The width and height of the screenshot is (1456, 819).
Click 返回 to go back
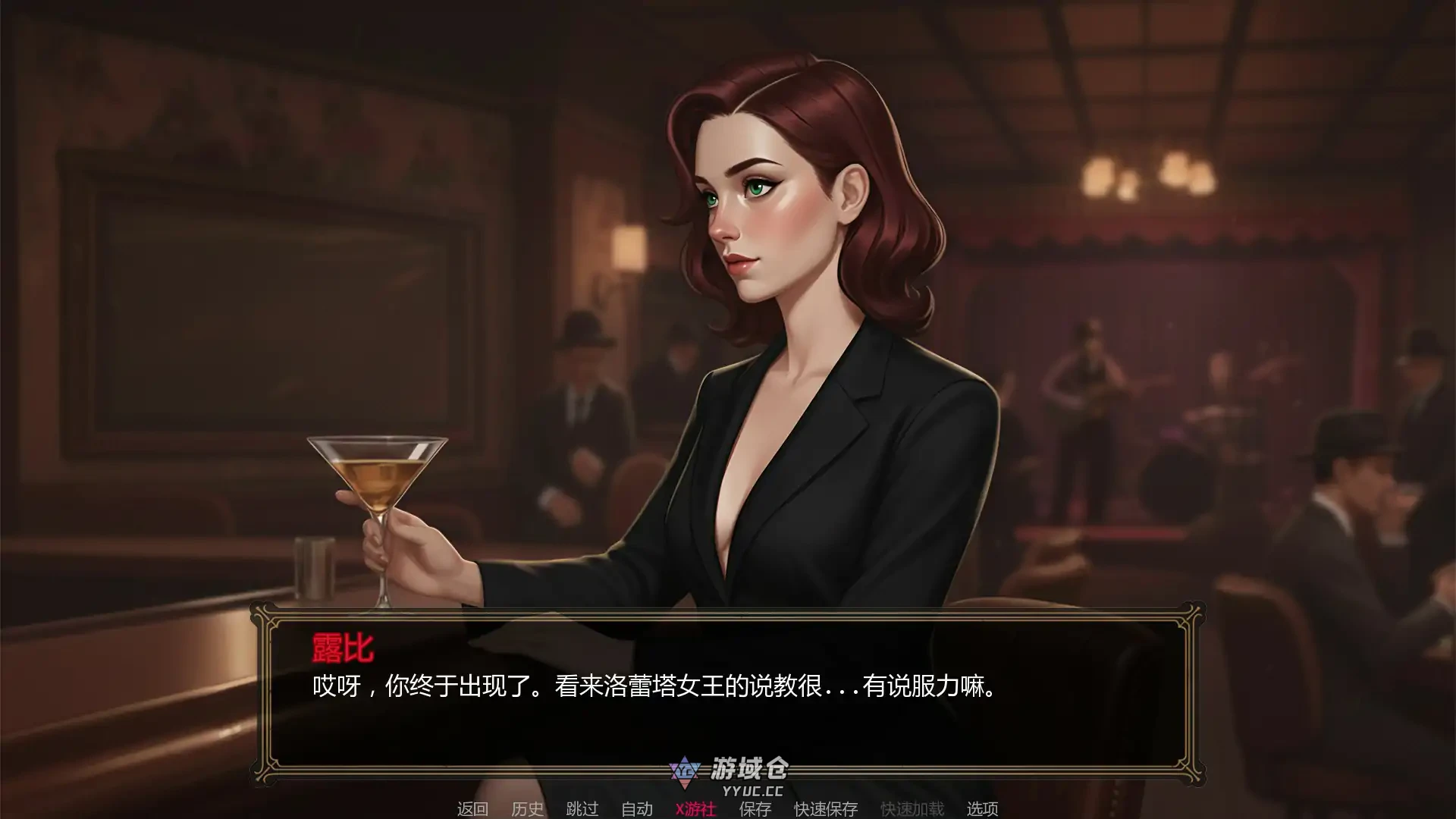(x=472, y=809)
